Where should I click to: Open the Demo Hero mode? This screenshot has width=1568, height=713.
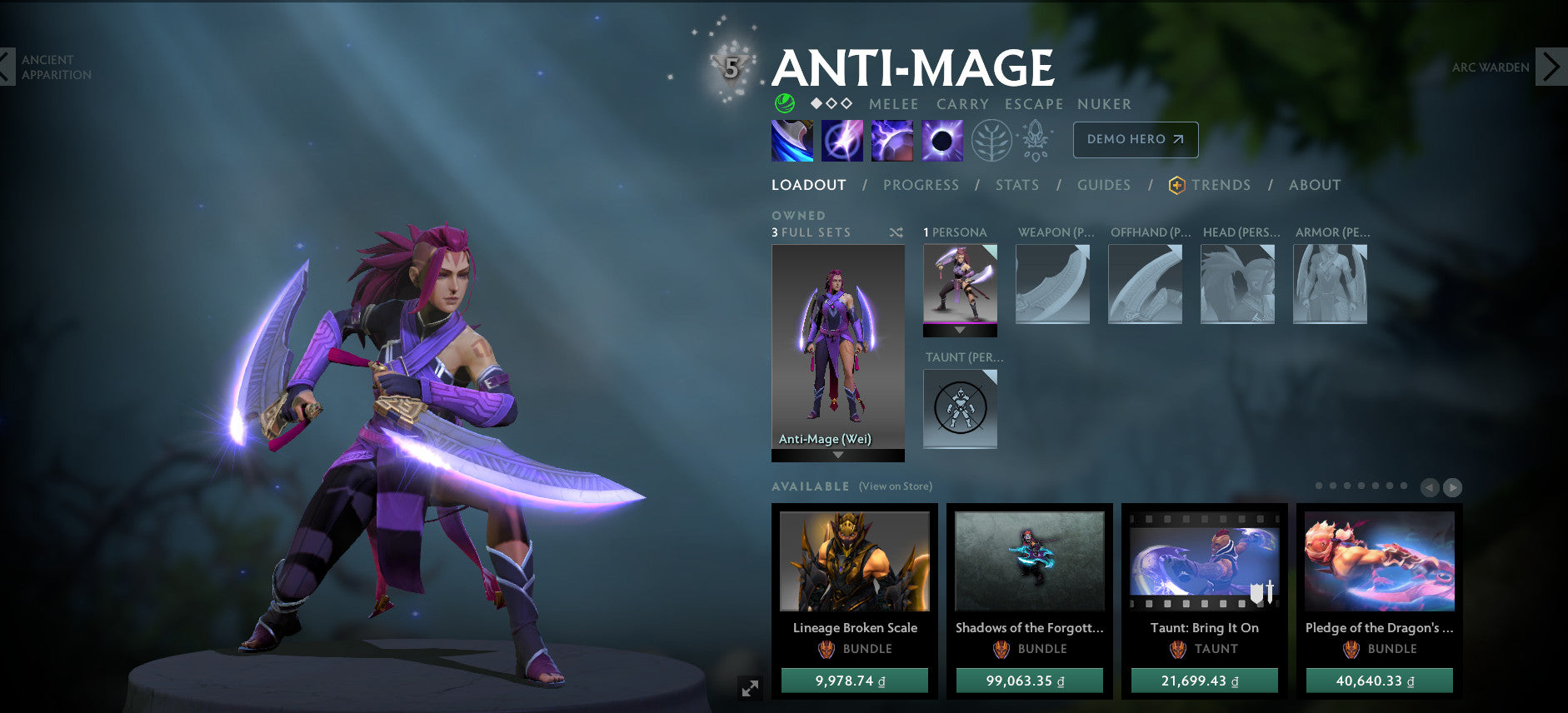coord(1135,140)
